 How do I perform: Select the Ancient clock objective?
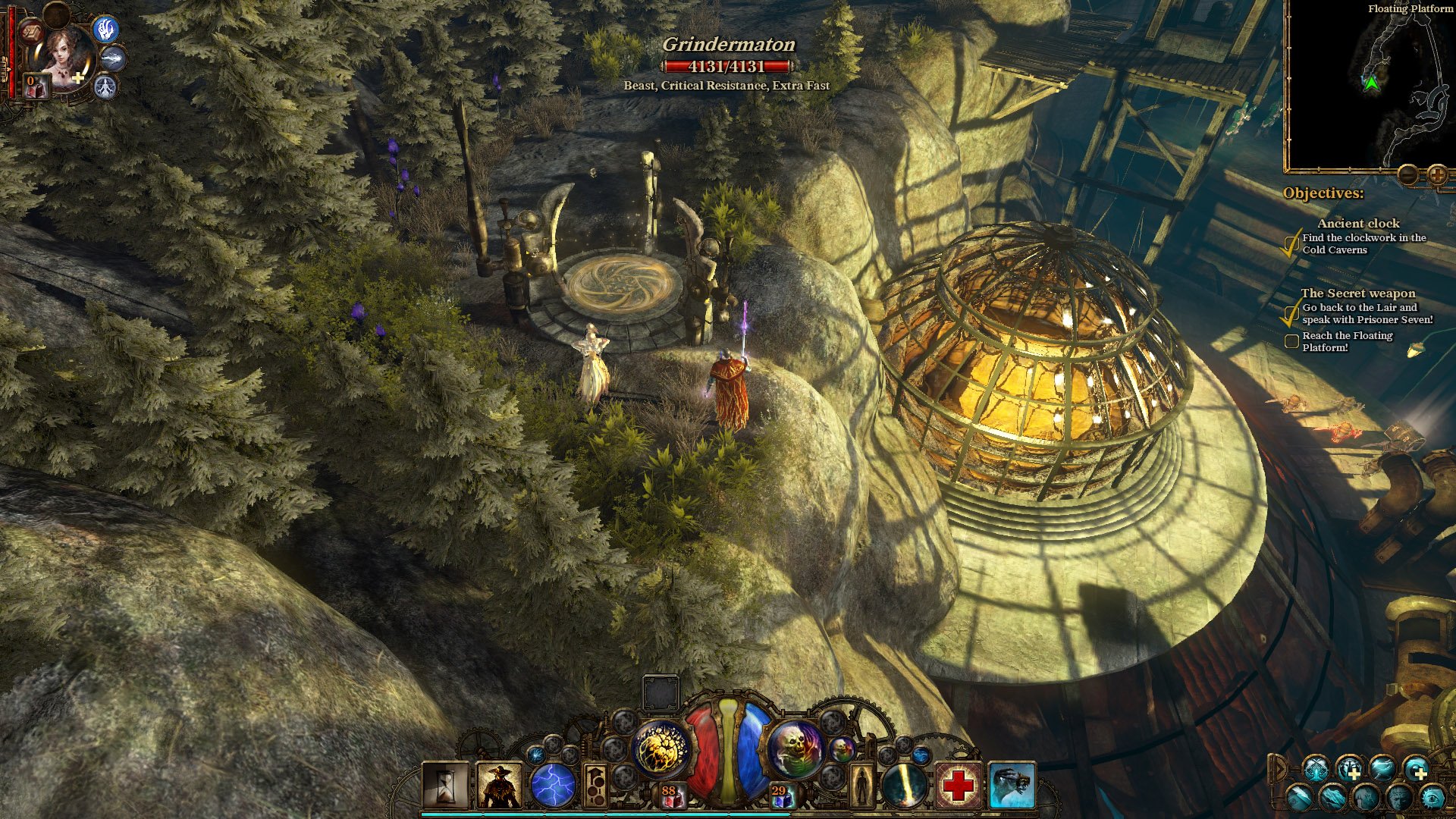pos(1358,223)
